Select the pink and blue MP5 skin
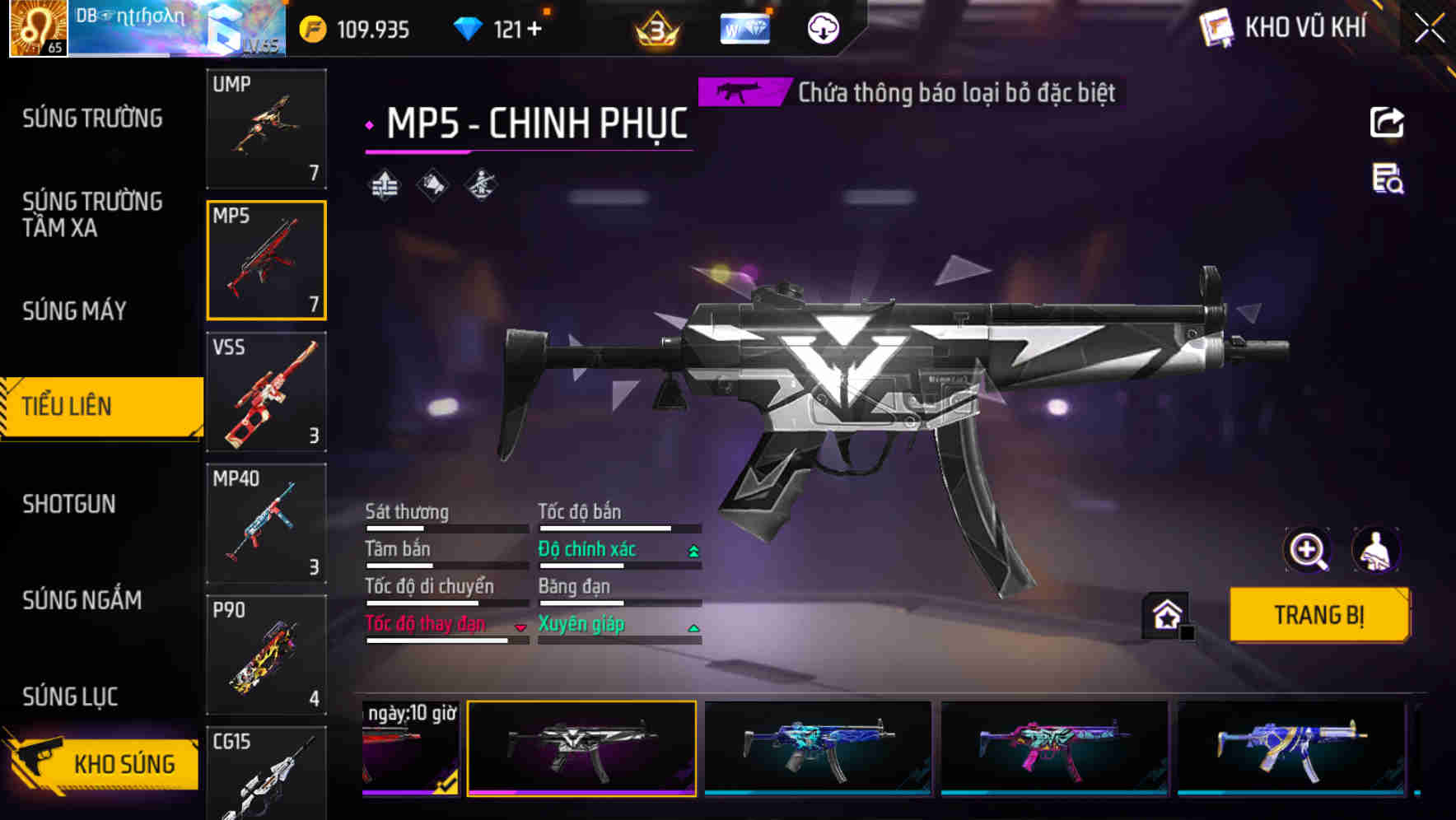1456x820 pixels. point(1054,748)
